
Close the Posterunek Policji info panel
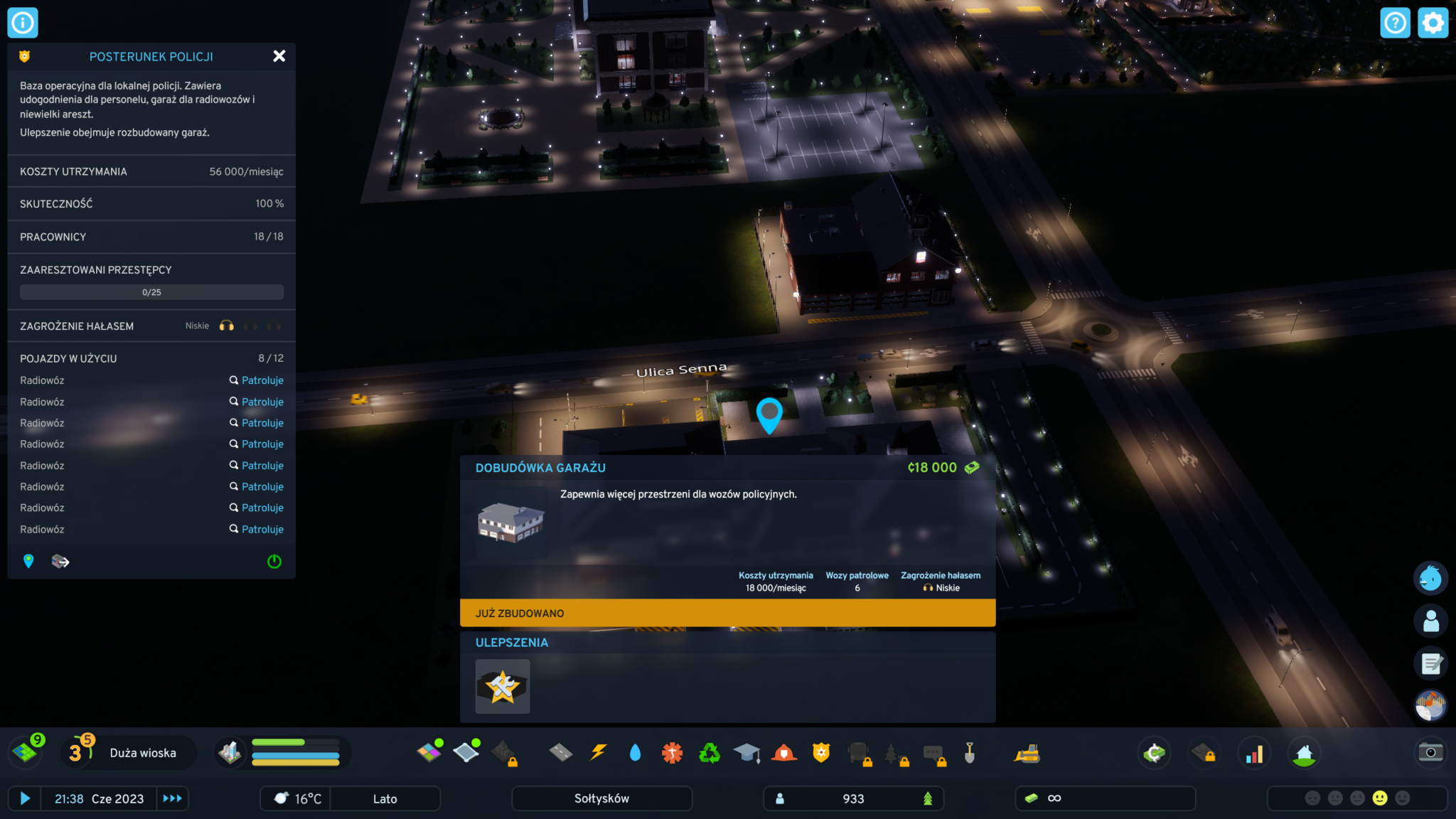pyautogui.click(x=279, y=56)
